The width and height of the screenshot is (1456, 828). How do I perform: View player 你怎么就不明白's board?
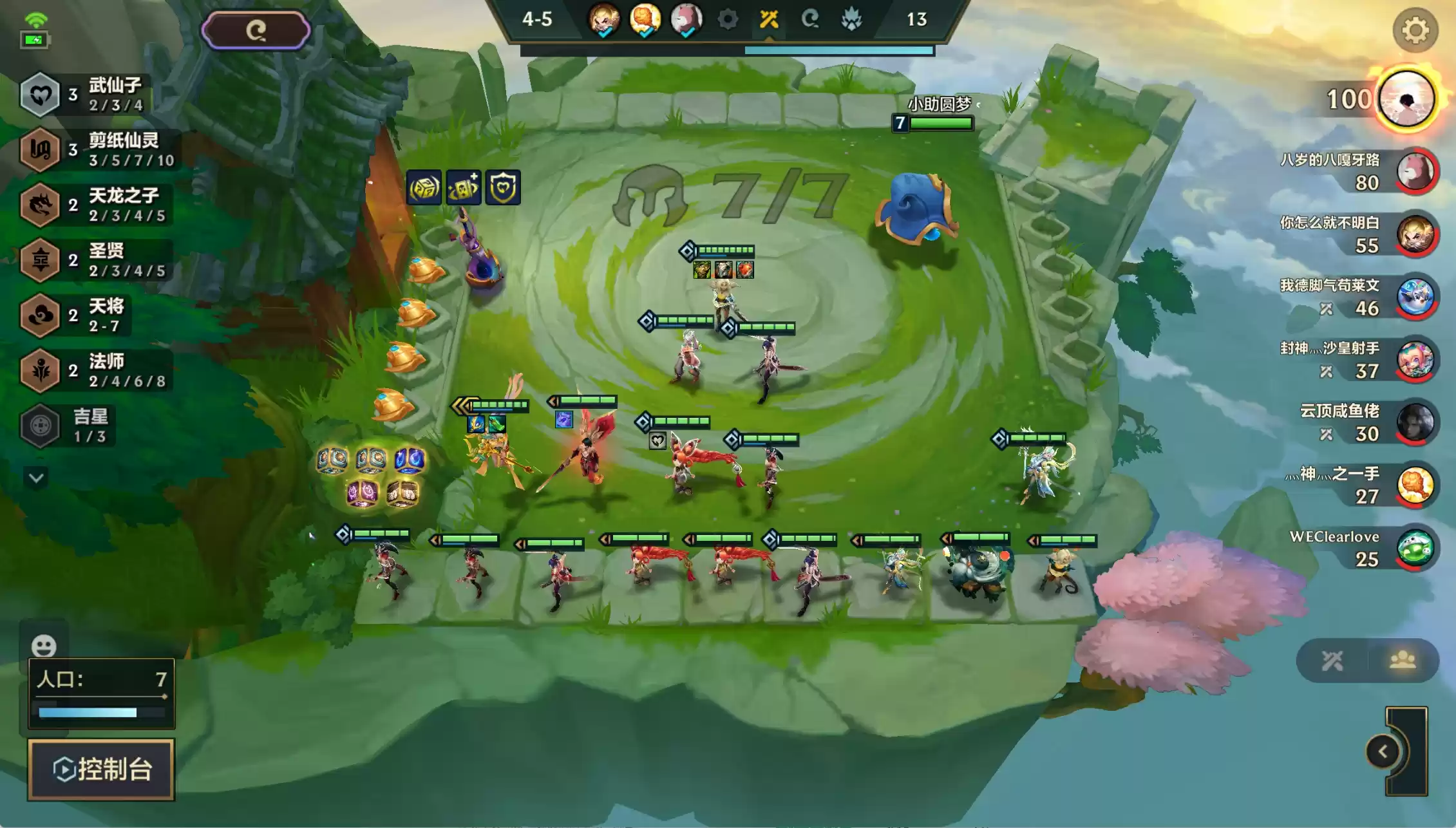point(1415,234)
